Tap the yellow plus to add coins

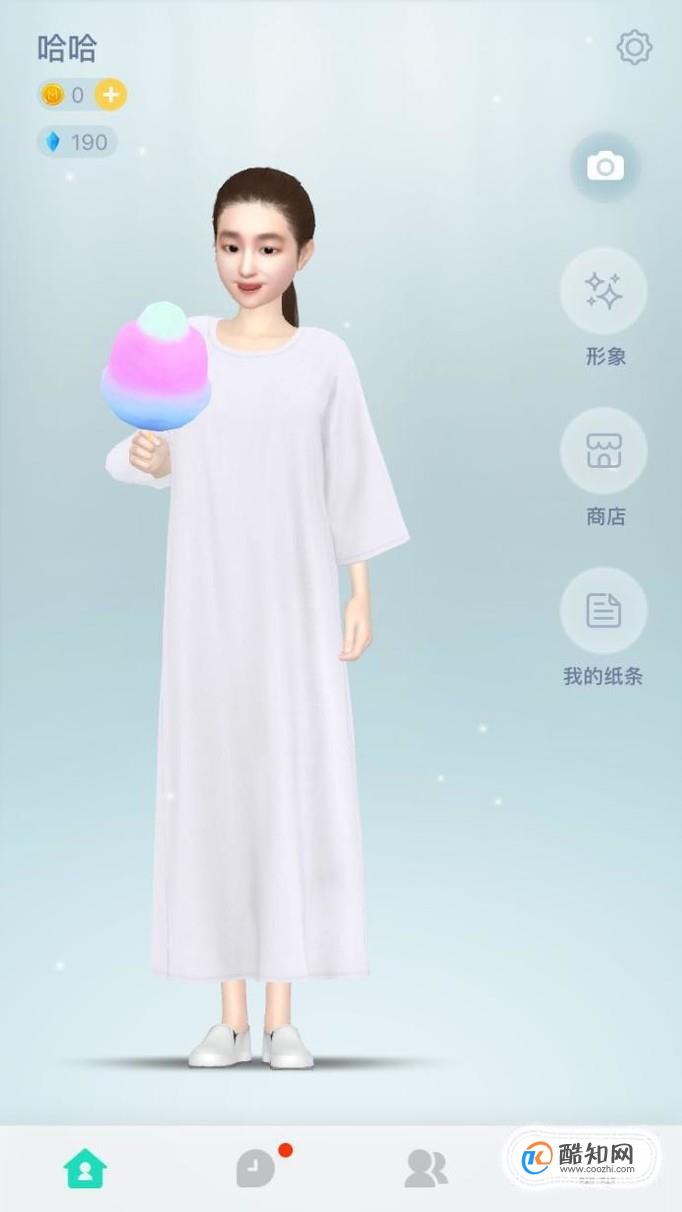click(x=111, y=95)
